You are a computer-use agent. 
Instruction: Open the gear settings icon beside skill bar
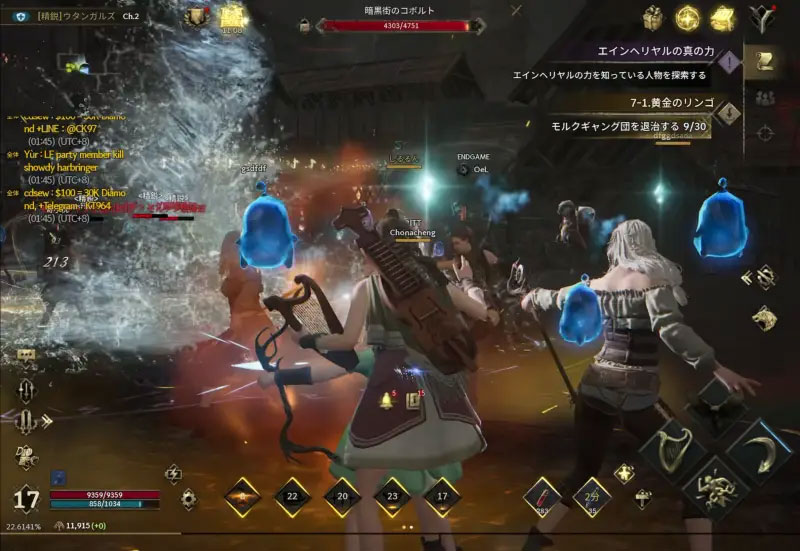[x=188, y=497]
